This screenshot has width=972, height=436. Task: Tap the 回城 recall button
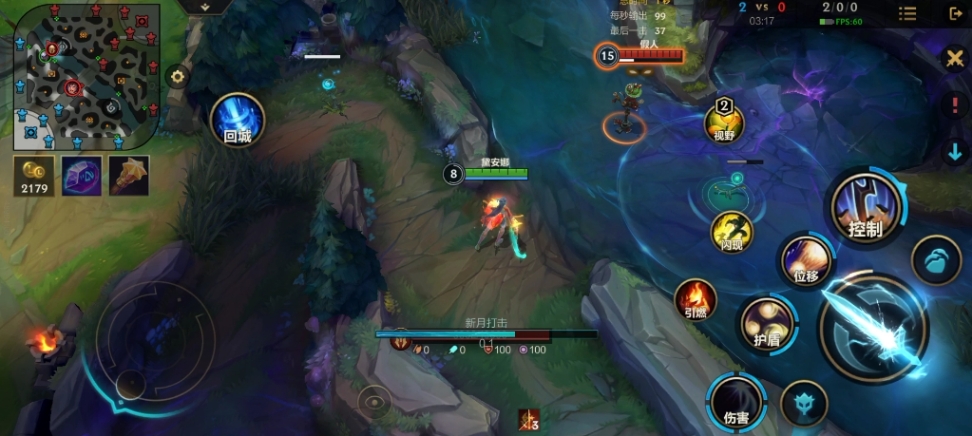pos(237,119)
